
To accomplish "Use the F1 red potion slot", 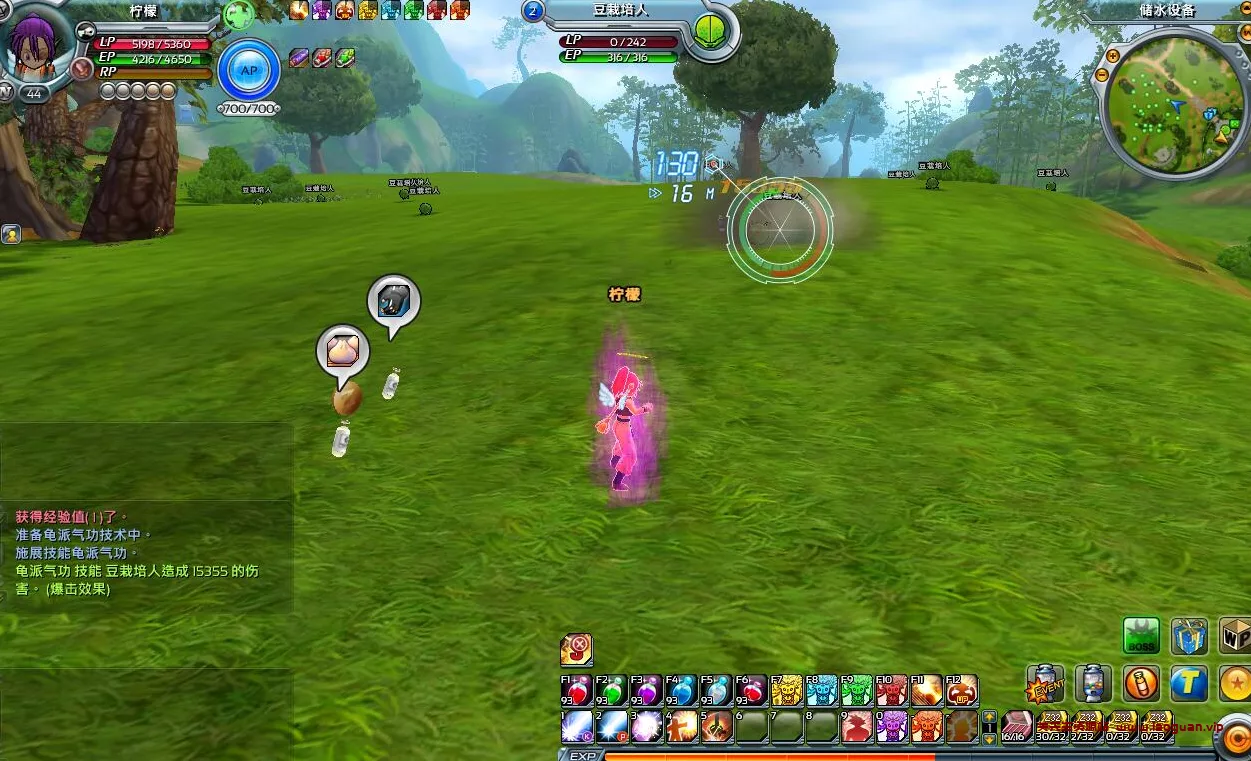I will point(577,690).
